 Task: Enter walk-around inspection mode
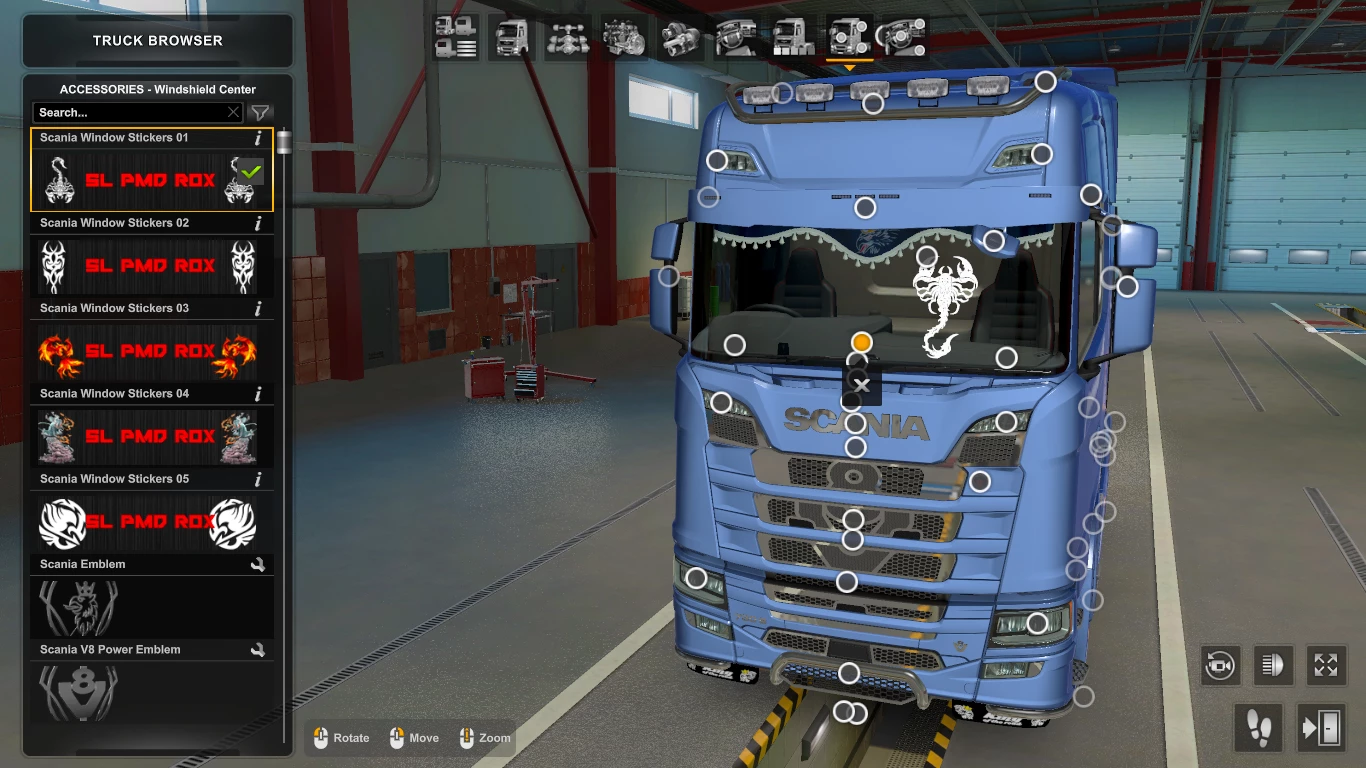point(1259,728)
